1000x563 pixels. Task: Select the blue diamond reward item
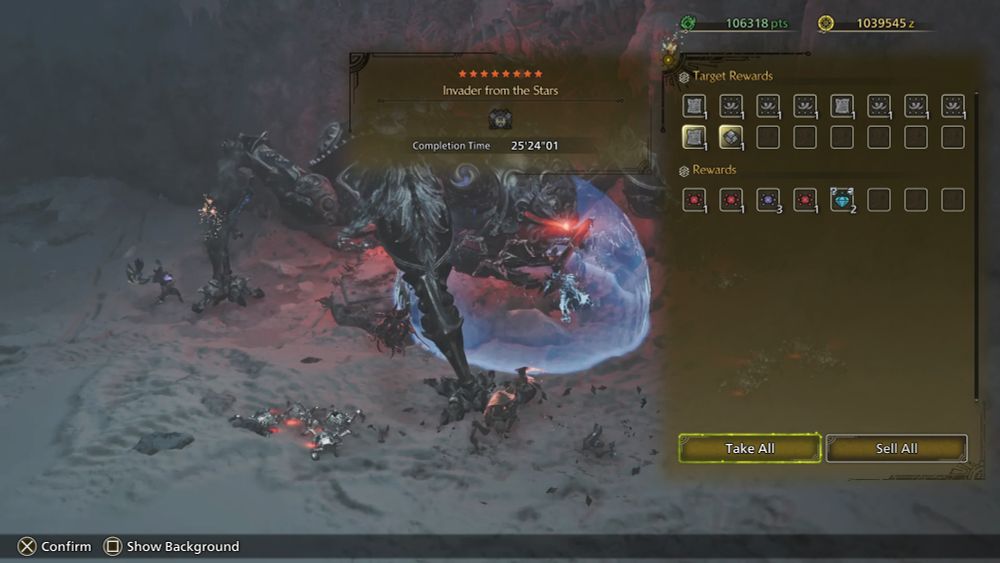pos(842,200)
